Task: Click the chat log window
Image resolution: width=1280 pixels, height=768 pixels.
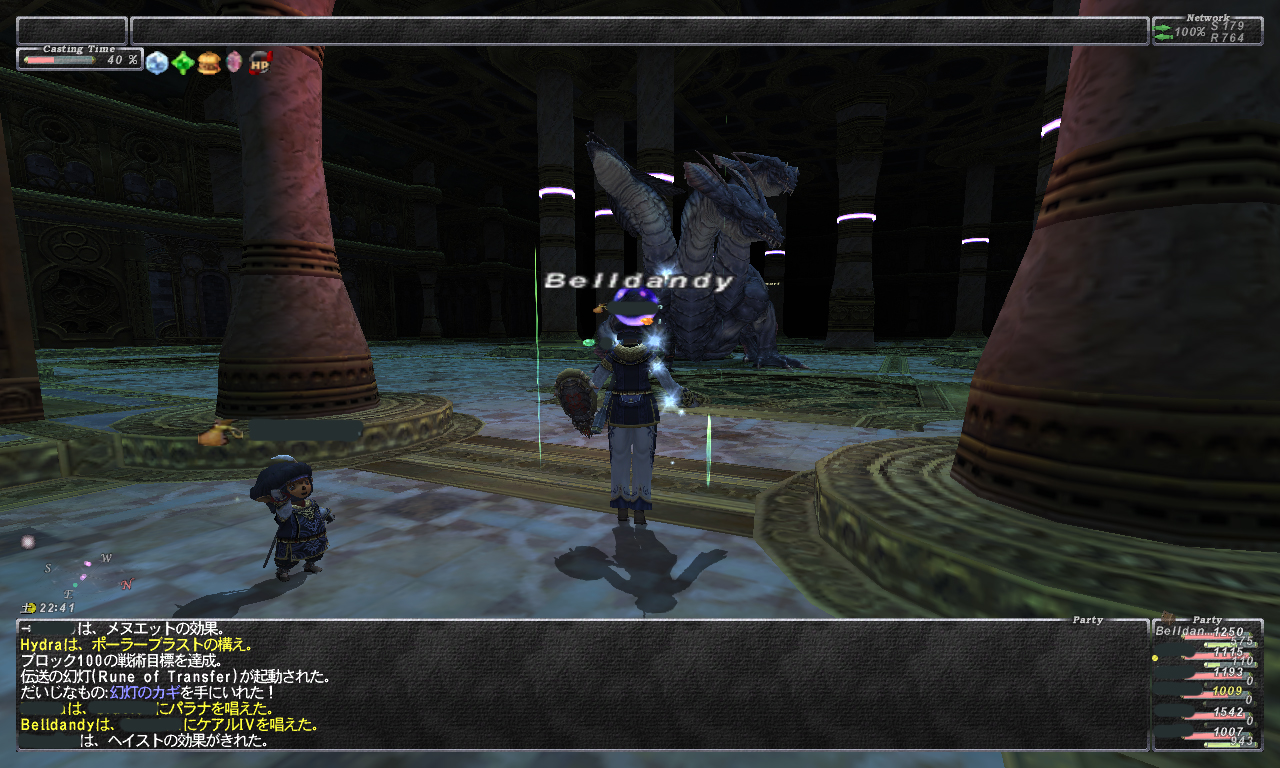Action: pyautogui.click(x=580, y=684)
